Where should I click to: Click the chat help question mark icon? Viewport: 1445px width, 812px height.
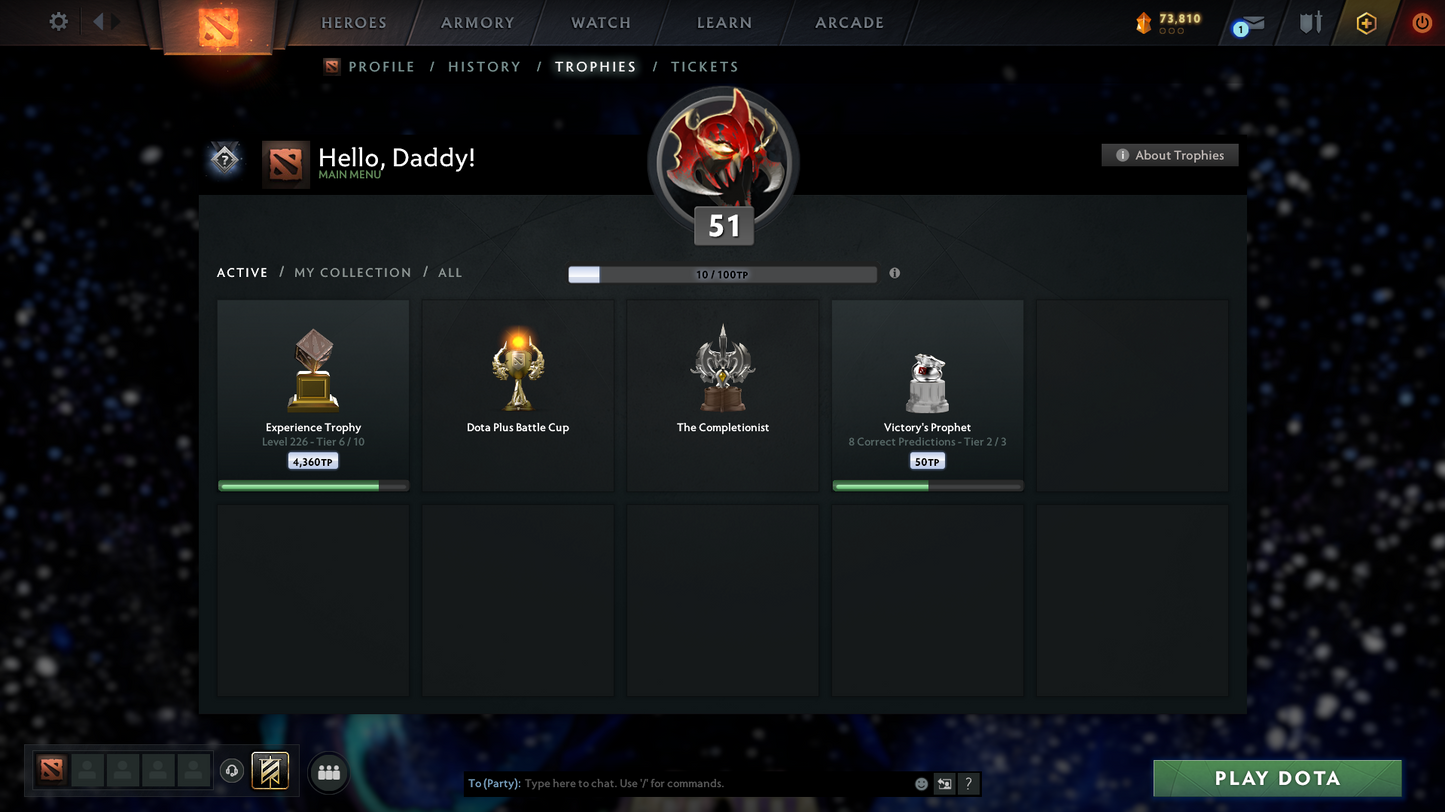pos(967,784)
